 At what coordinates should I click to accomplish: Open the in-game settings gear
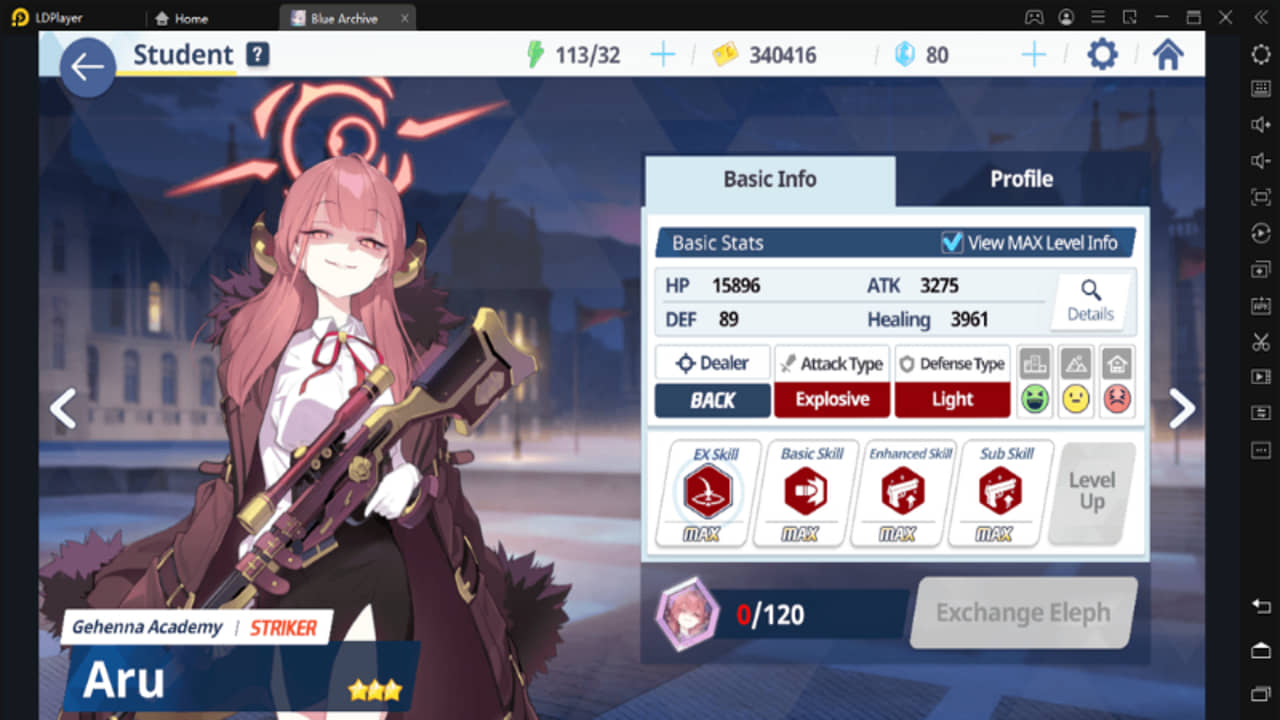tap(1101, 55)
